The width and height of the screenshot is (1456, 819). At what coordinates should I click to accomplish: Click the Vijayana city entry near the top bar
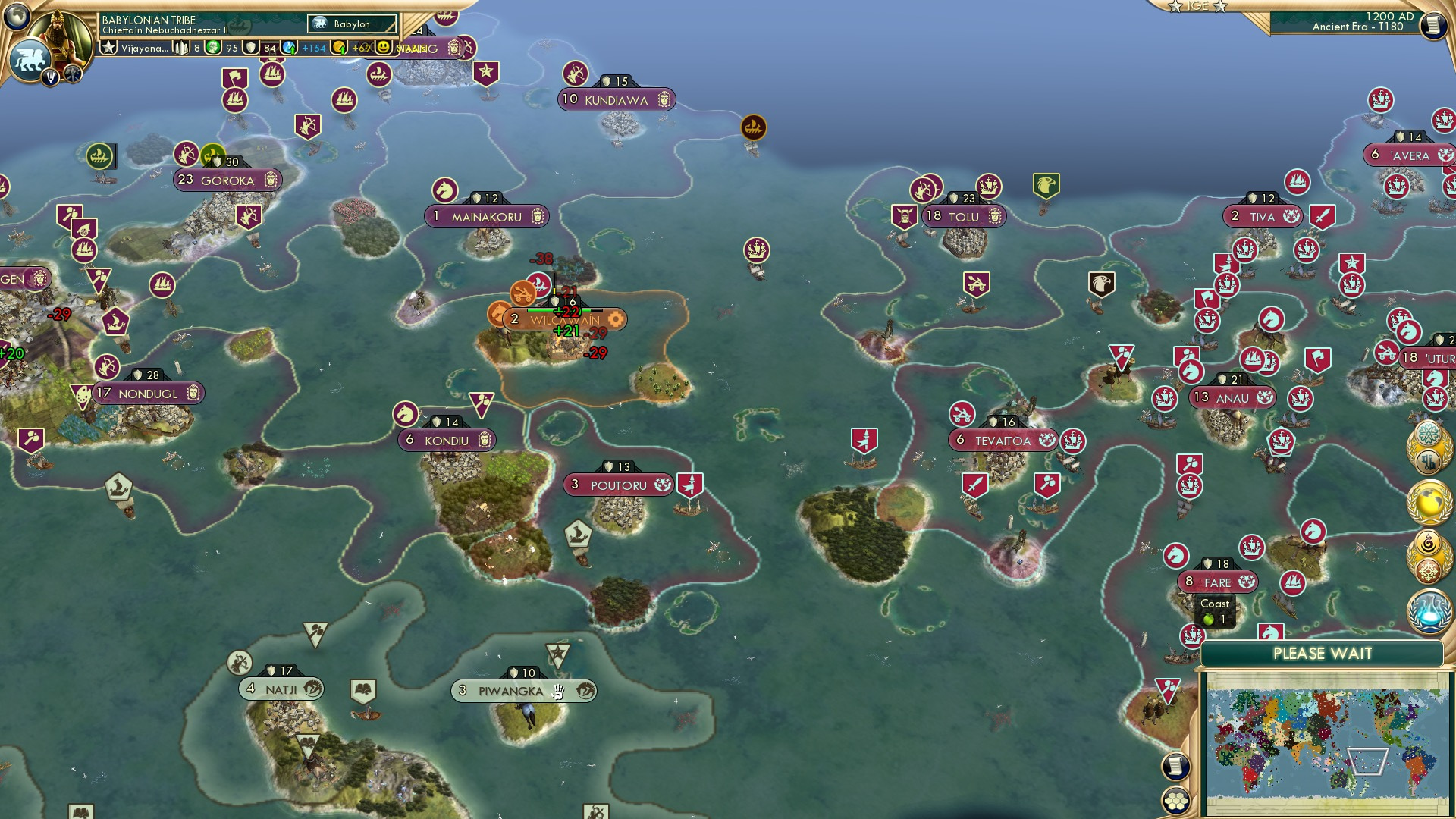(146, 48)
